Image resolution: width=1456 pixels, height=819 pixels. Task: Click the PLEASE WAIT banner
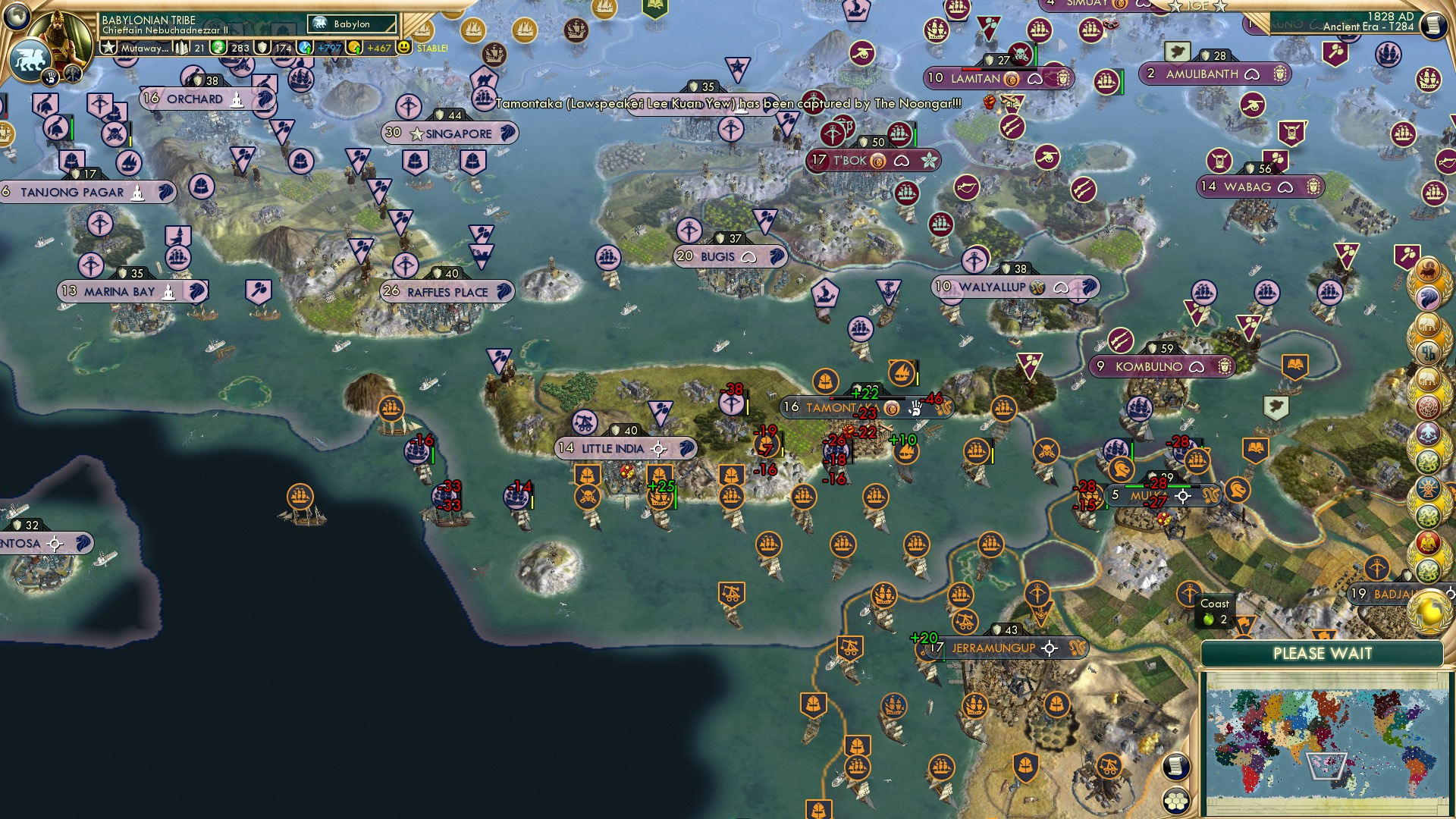pyautogui.click(x=1323, y=654)
